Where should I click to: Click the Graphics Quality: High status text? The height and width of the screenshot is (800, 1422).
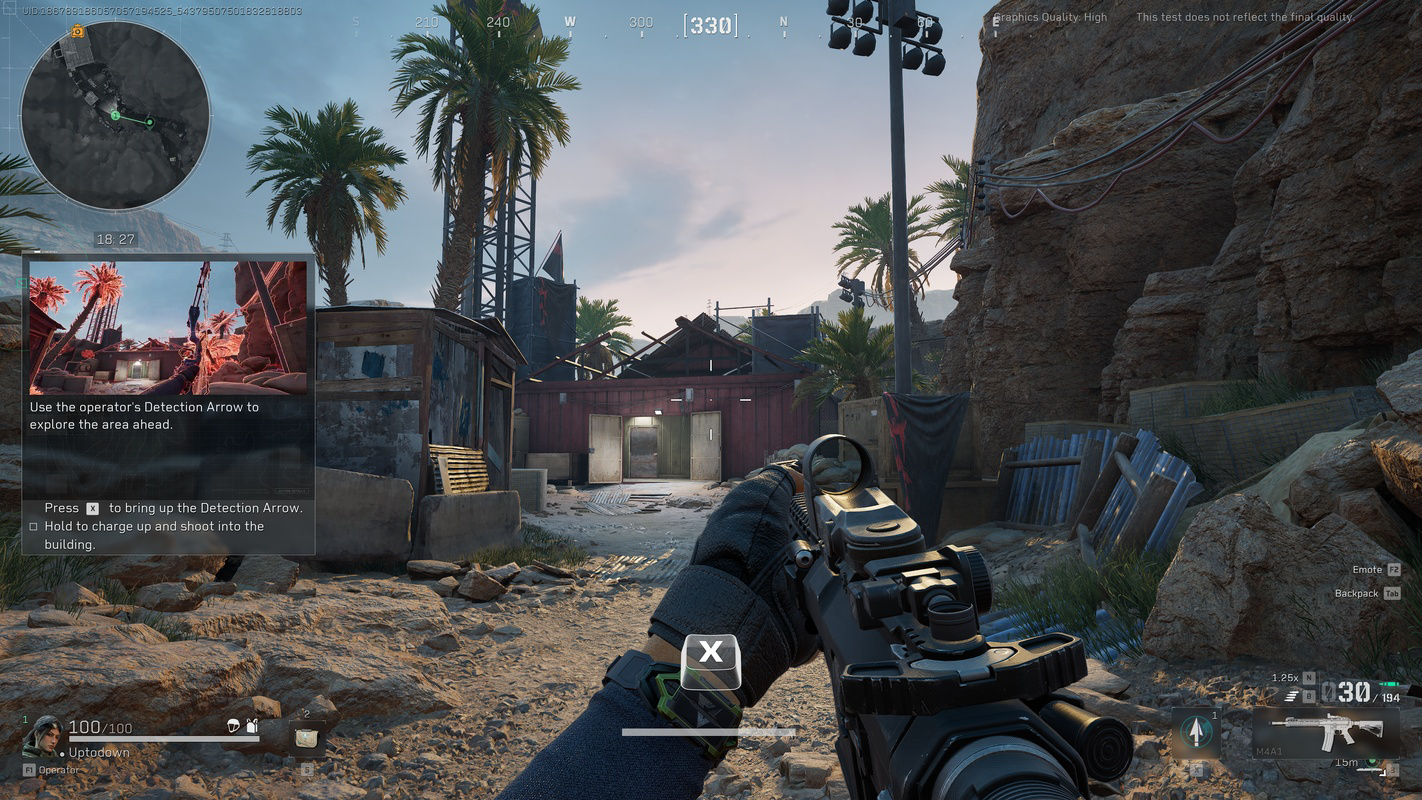point(1051,16)
